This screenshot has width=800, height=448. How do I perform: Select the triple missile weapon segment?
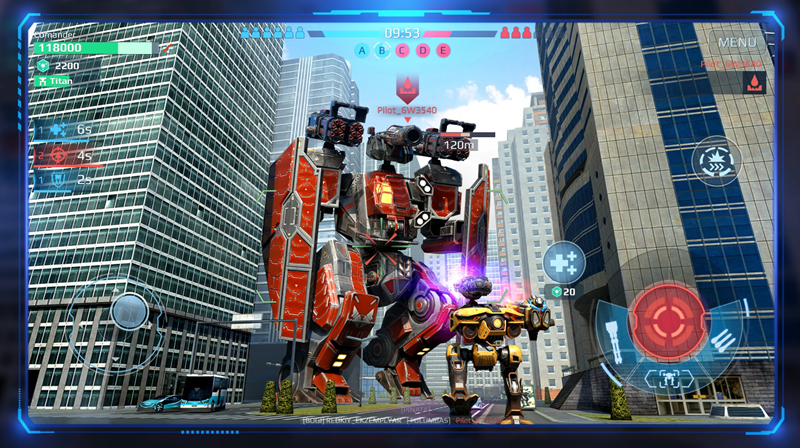click(723, 338)
